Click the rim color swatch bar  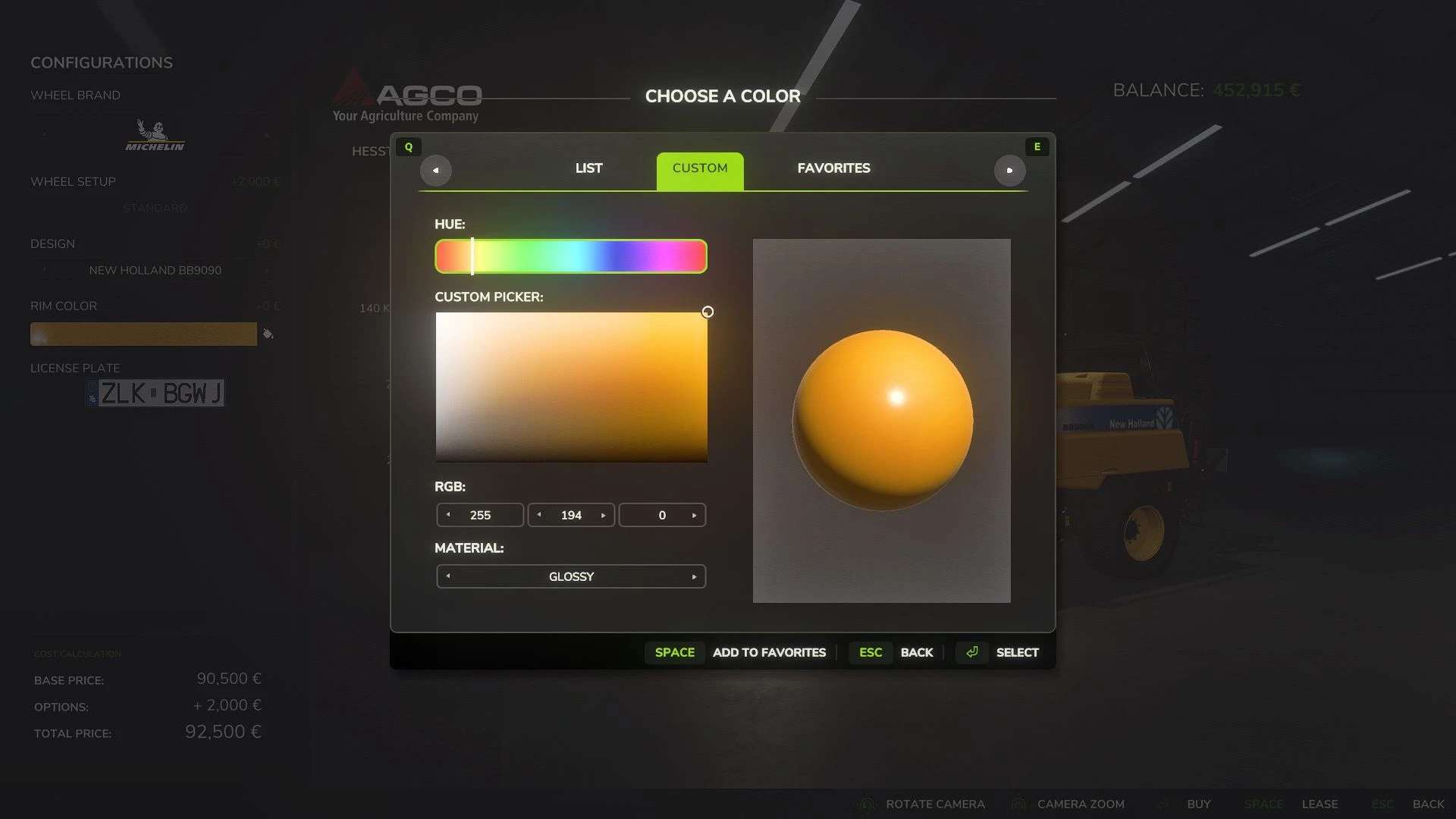pos(143,334)
